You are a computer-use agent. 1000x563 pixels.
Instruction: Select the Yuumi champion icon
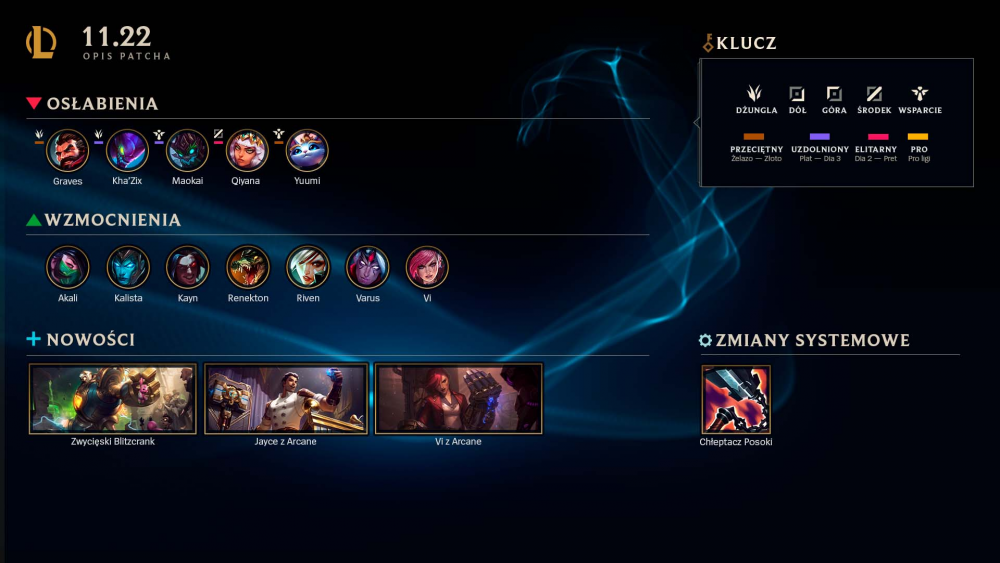[x=307, y=151]
